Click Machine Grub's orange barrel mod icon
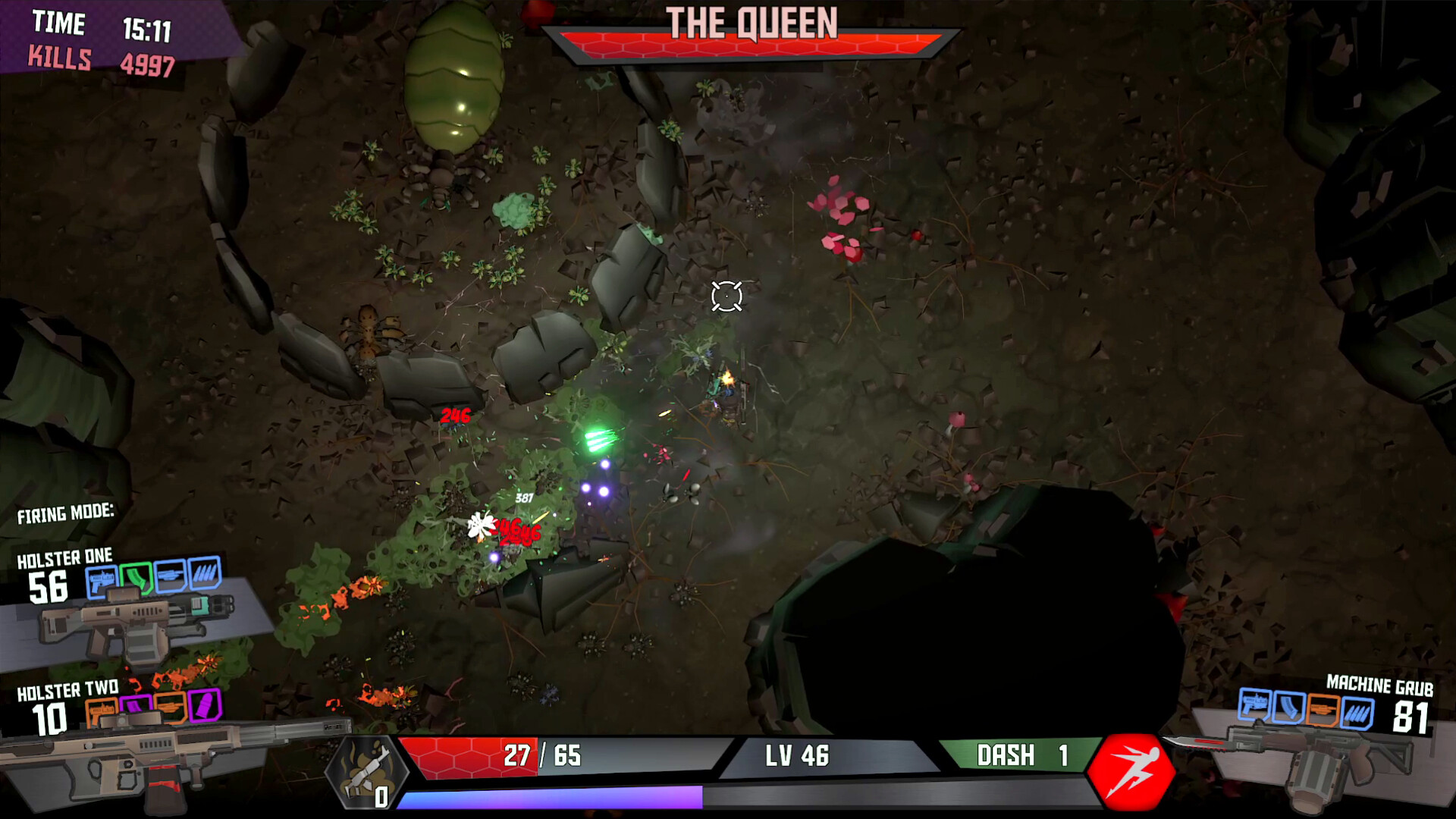This screenshot has width=1456, height=819. 1323,711
